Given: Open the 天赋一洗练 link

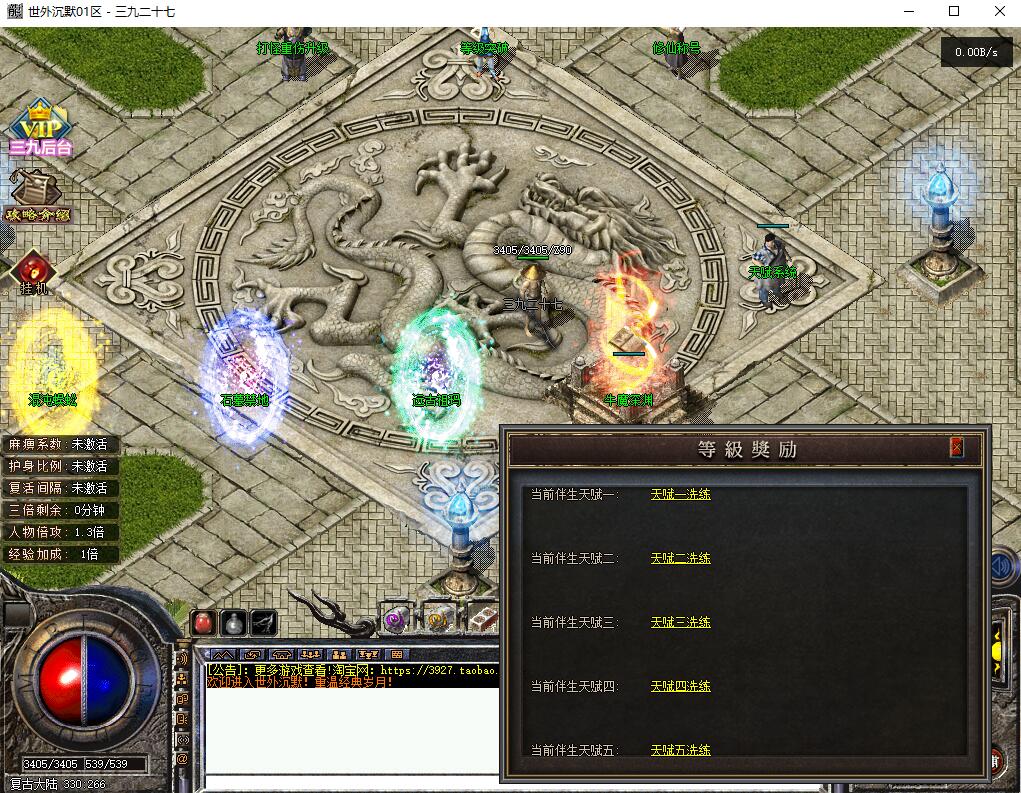Looking at the screenshot, I should point(680,494).
